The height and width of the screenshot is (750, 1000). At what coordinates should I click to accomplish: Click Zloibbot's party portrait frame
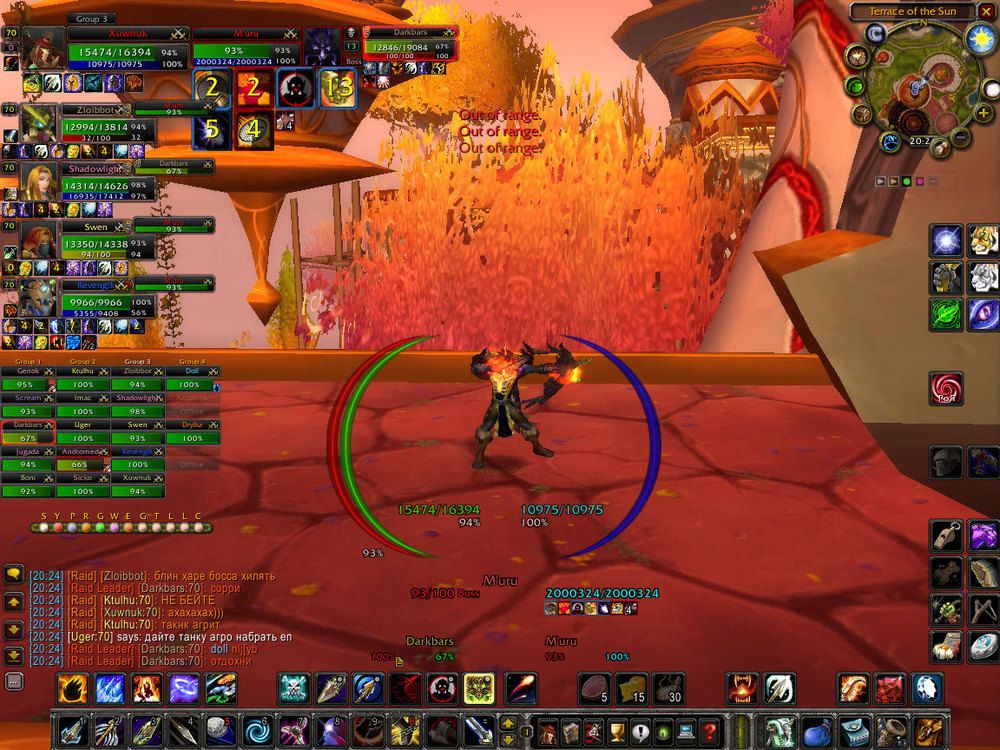38,121
